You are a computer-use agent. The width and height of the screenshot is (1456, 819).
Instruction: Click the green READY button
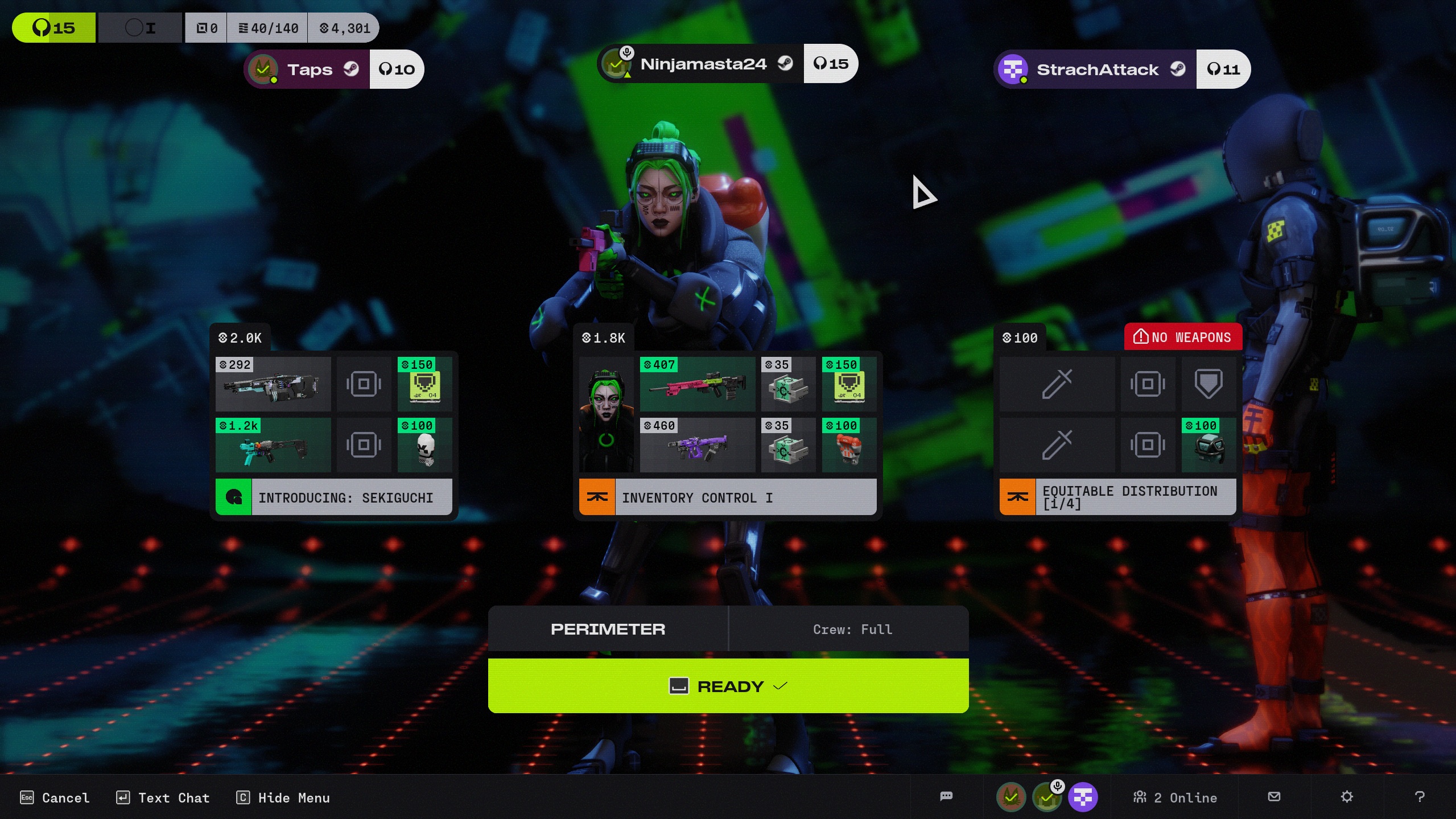coord(728,686)
